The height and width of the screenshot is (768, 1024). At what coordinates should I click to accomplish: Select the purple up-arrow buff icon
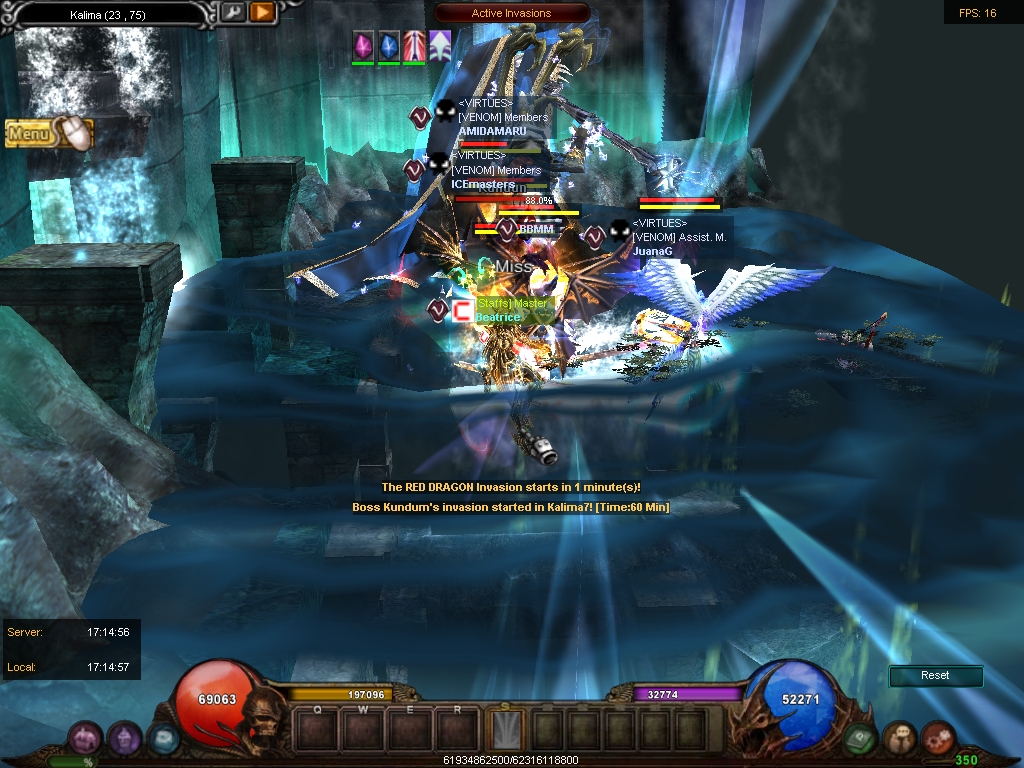[x=440, y=45]
